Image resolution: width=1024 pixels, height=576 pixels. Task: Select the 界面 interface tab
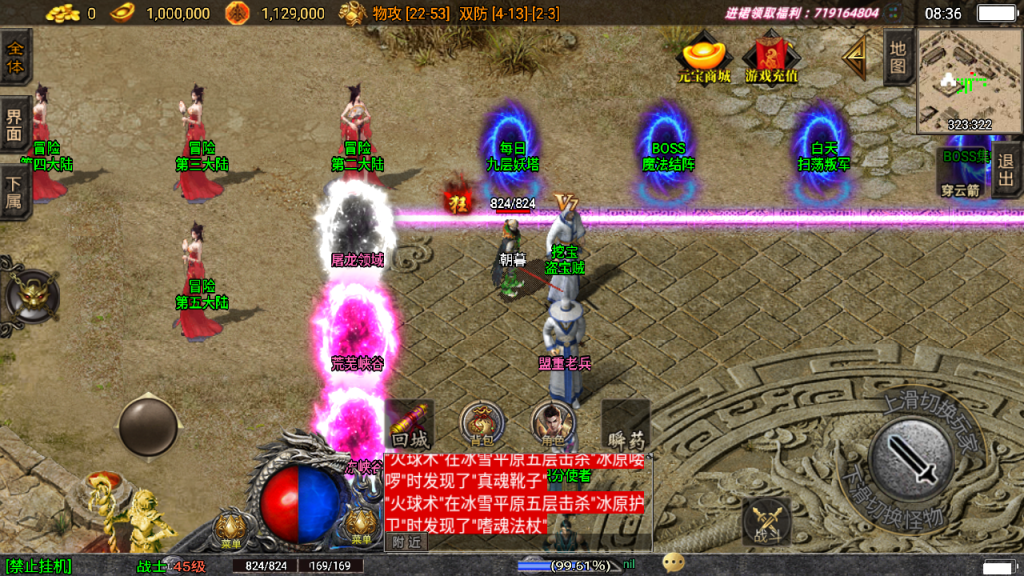(15, 124)
